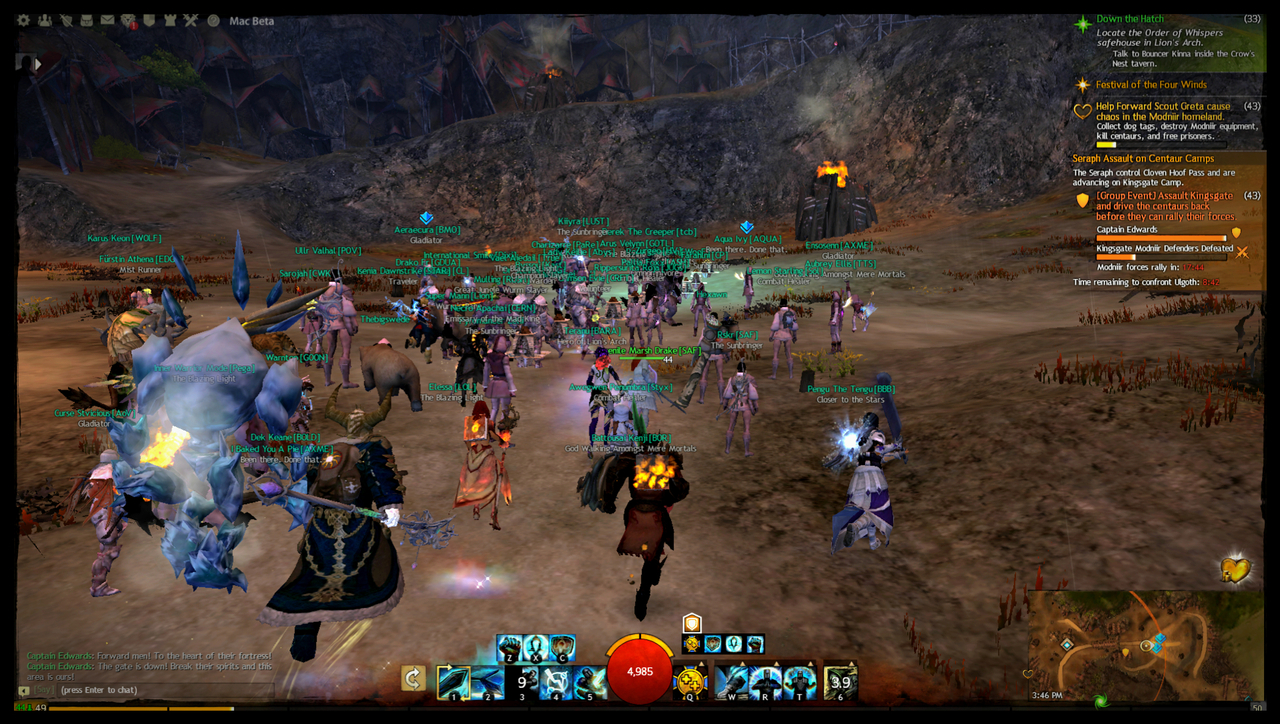The image size is (1280, 724).
Task: Open the Black Lion Trading Post lion icon
Action: point(128,20)
